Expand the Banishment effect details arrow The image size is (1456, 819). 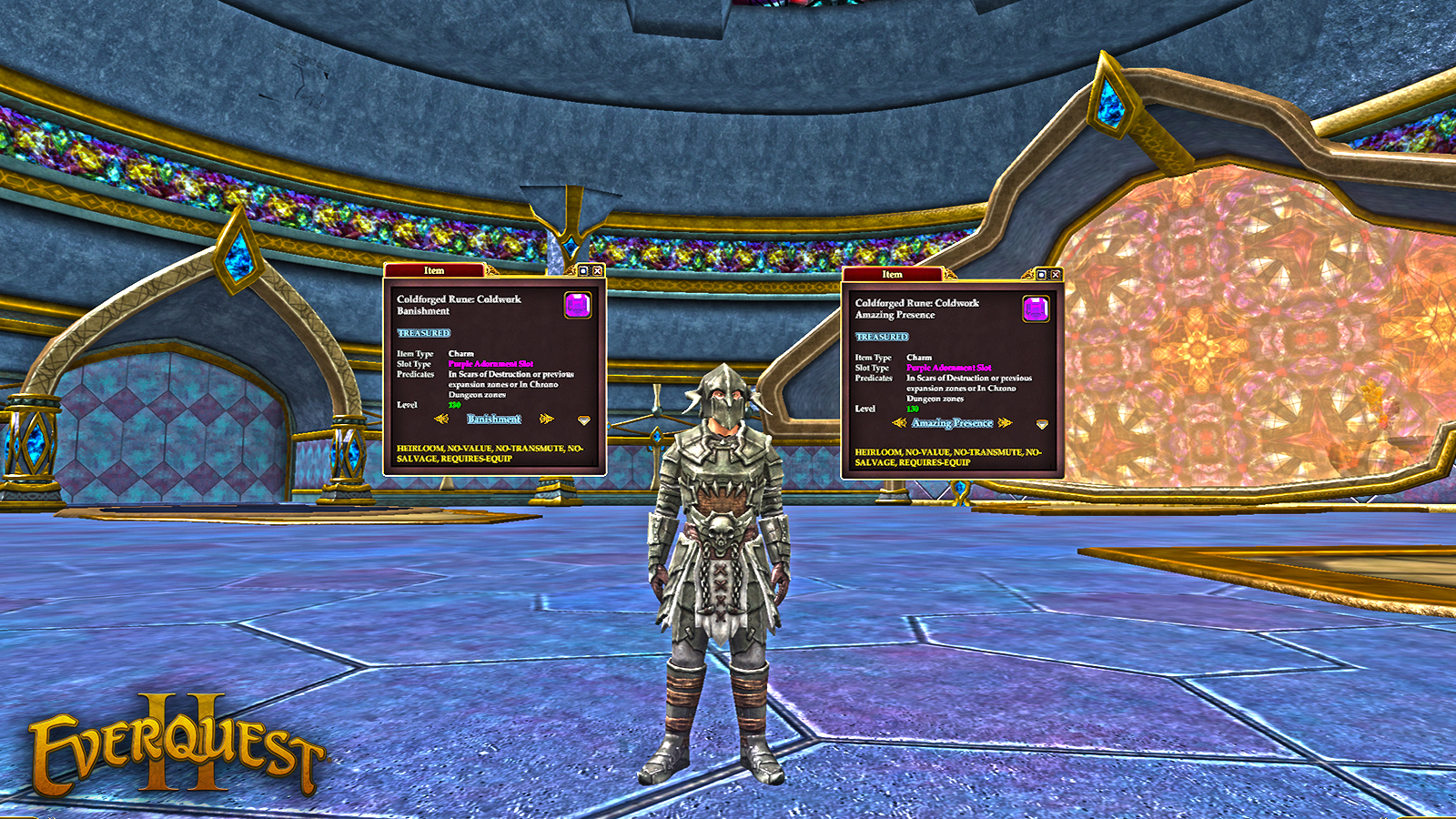[x=584, y=420]
